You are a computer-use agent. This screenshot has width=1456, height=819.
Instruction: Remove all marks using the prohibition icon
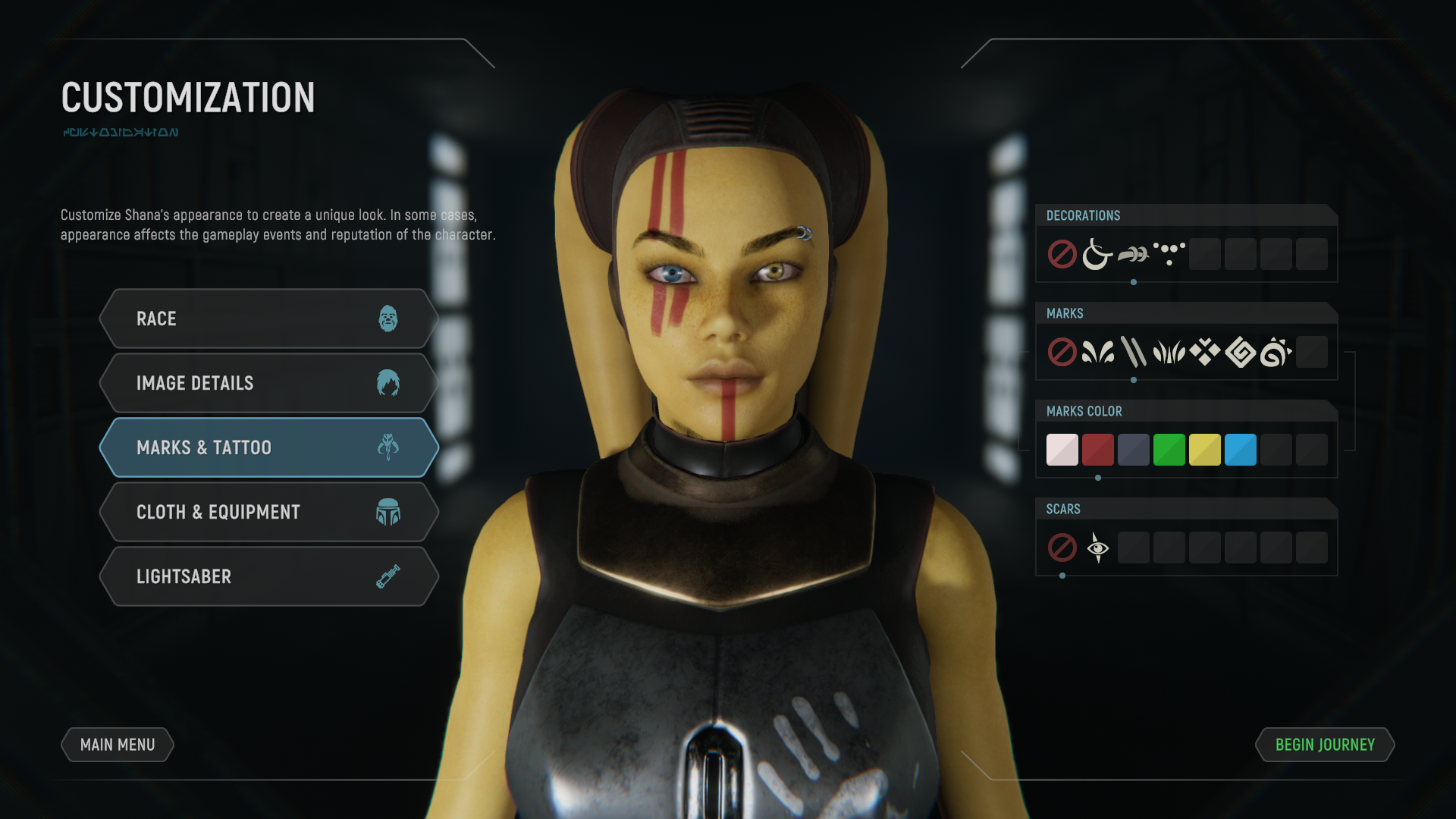tap(1062, 350)
